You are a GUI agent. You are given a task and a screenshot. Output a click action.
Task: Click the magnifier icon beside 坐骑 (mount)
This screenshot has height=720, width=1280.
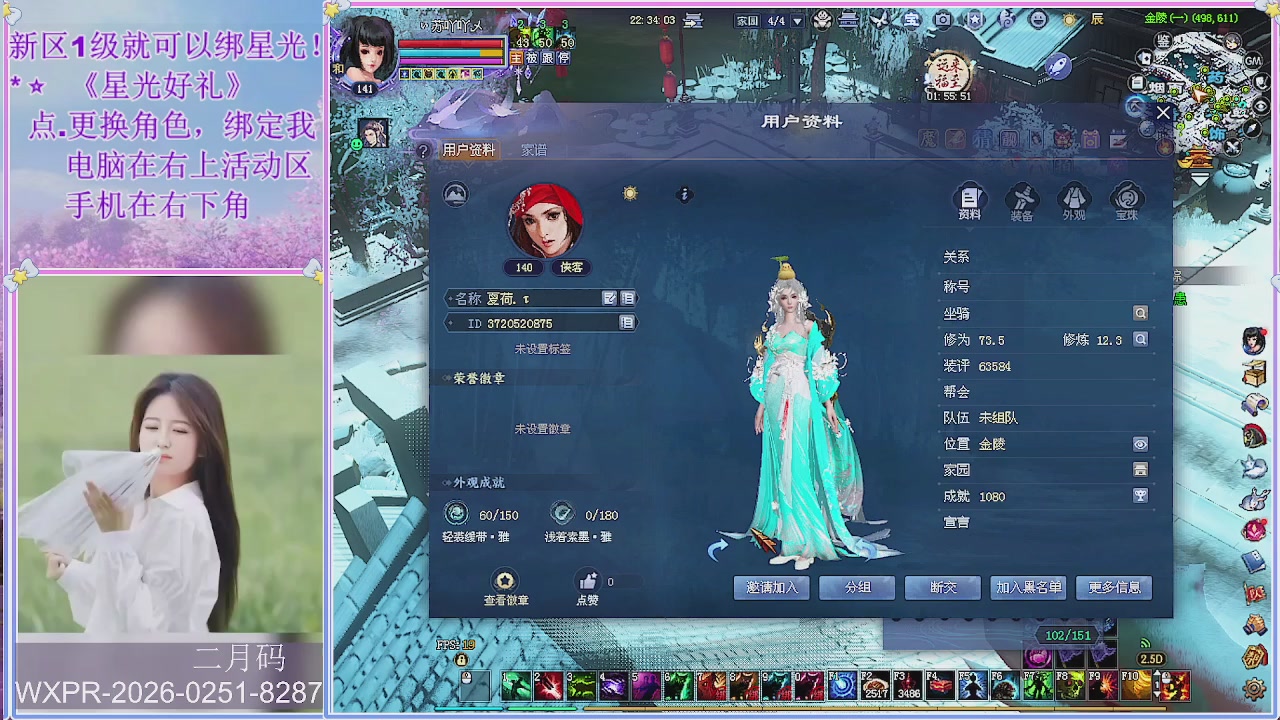(1139, 312)
